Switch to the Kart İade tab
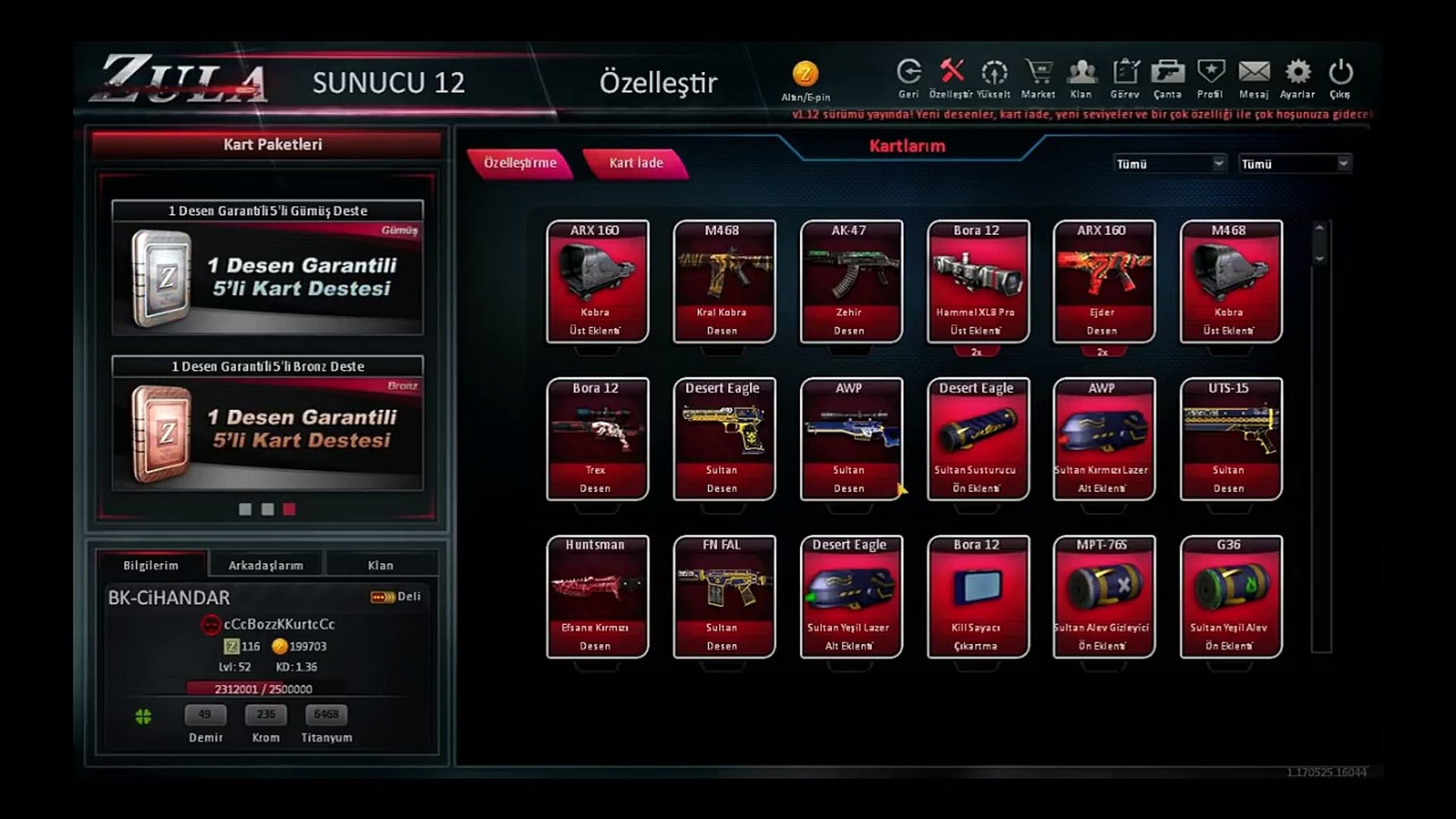This screenshot has width=1456, height=819. (x=635, y=163)
